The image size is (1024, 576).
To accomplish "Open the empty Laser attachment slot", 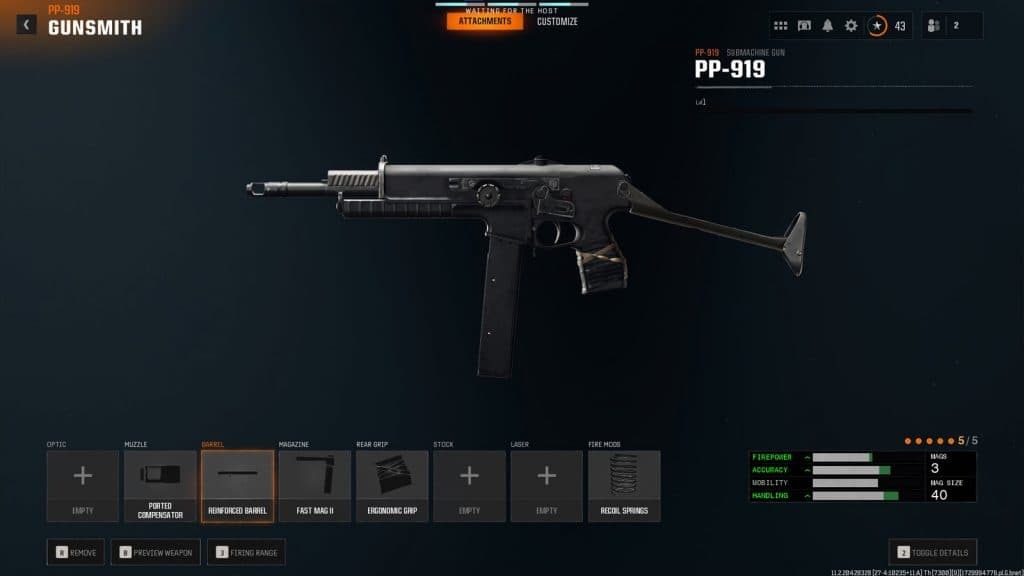I will click(546, 485).
